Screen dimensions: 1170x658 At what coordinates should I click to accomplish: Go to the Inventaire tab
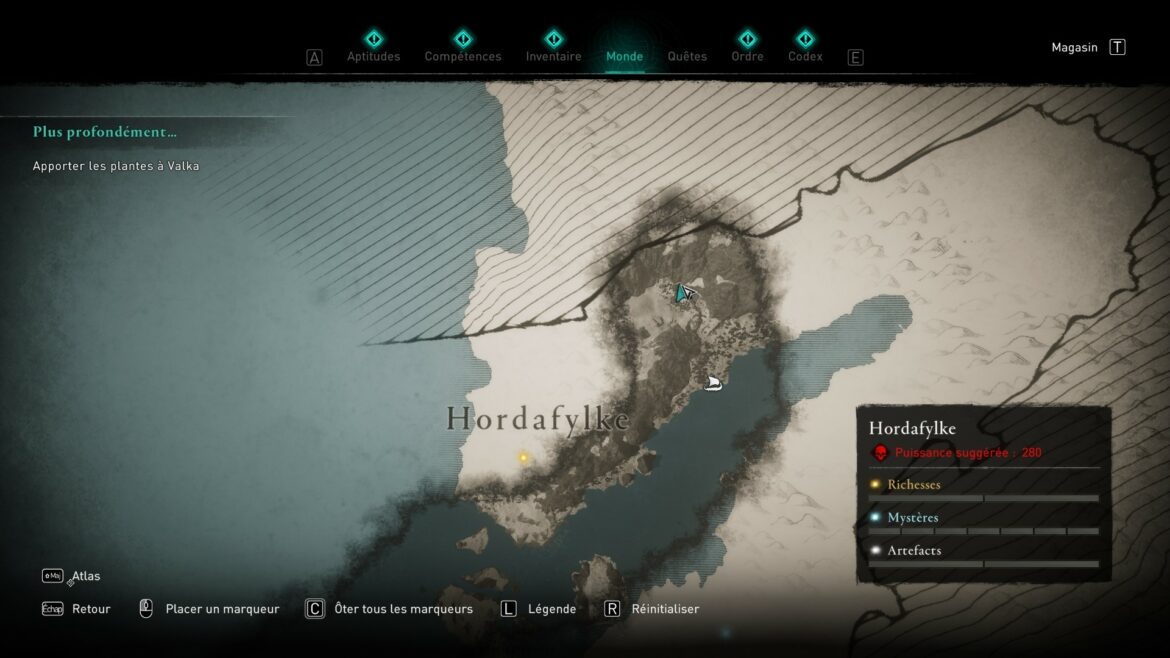click(x=553, y=56)
